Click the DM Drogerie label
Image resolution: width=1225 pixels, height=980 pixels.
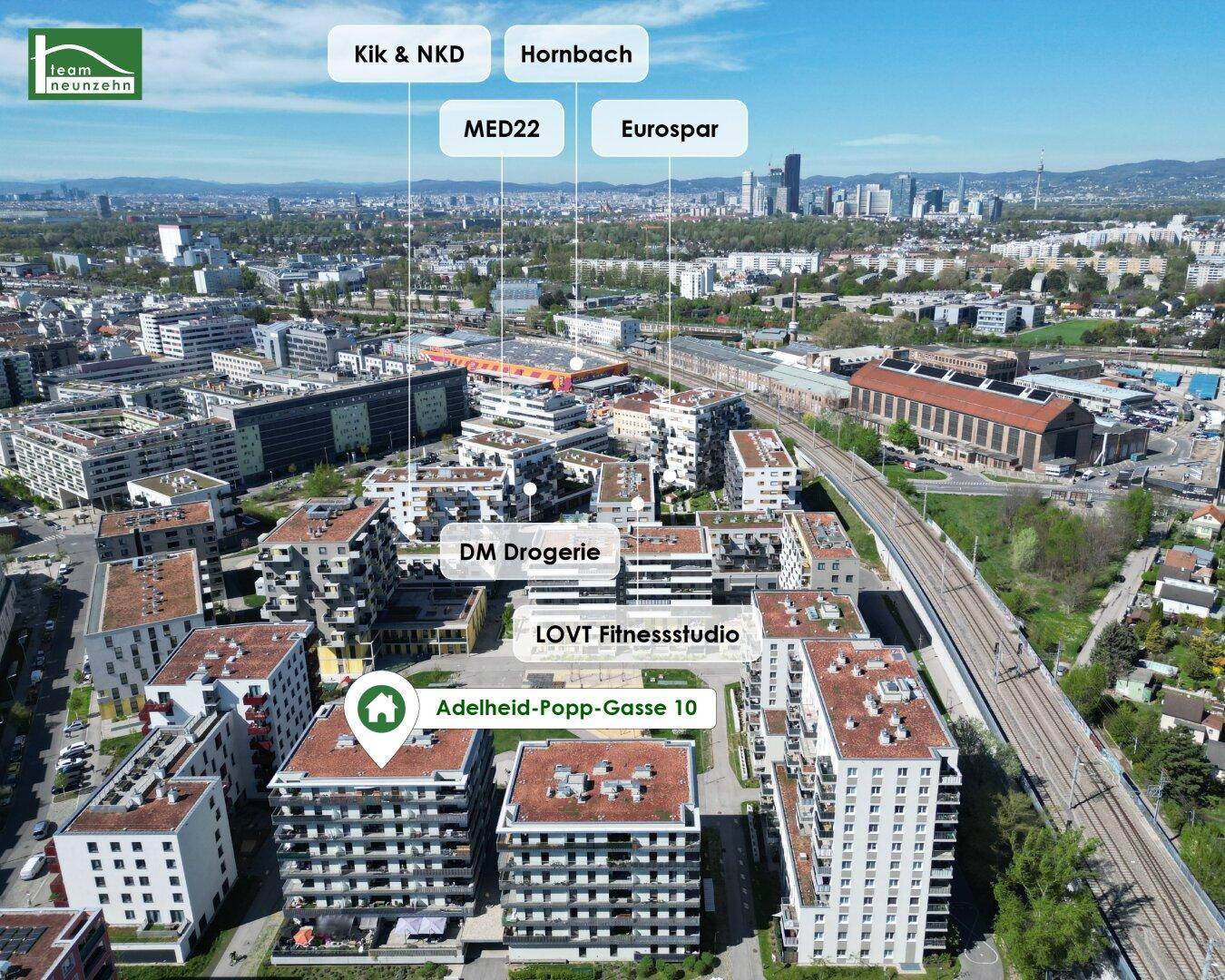pyautogui.click(x=530, y=551)
